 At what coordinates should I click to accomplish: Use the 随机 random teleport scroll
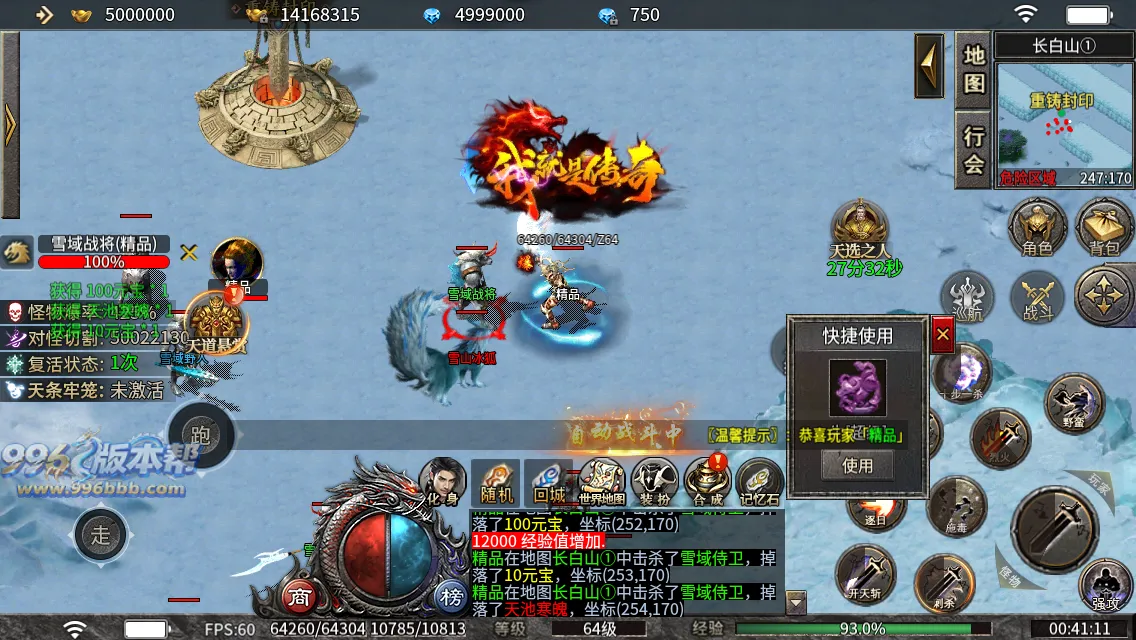click(x=496, y=482)
